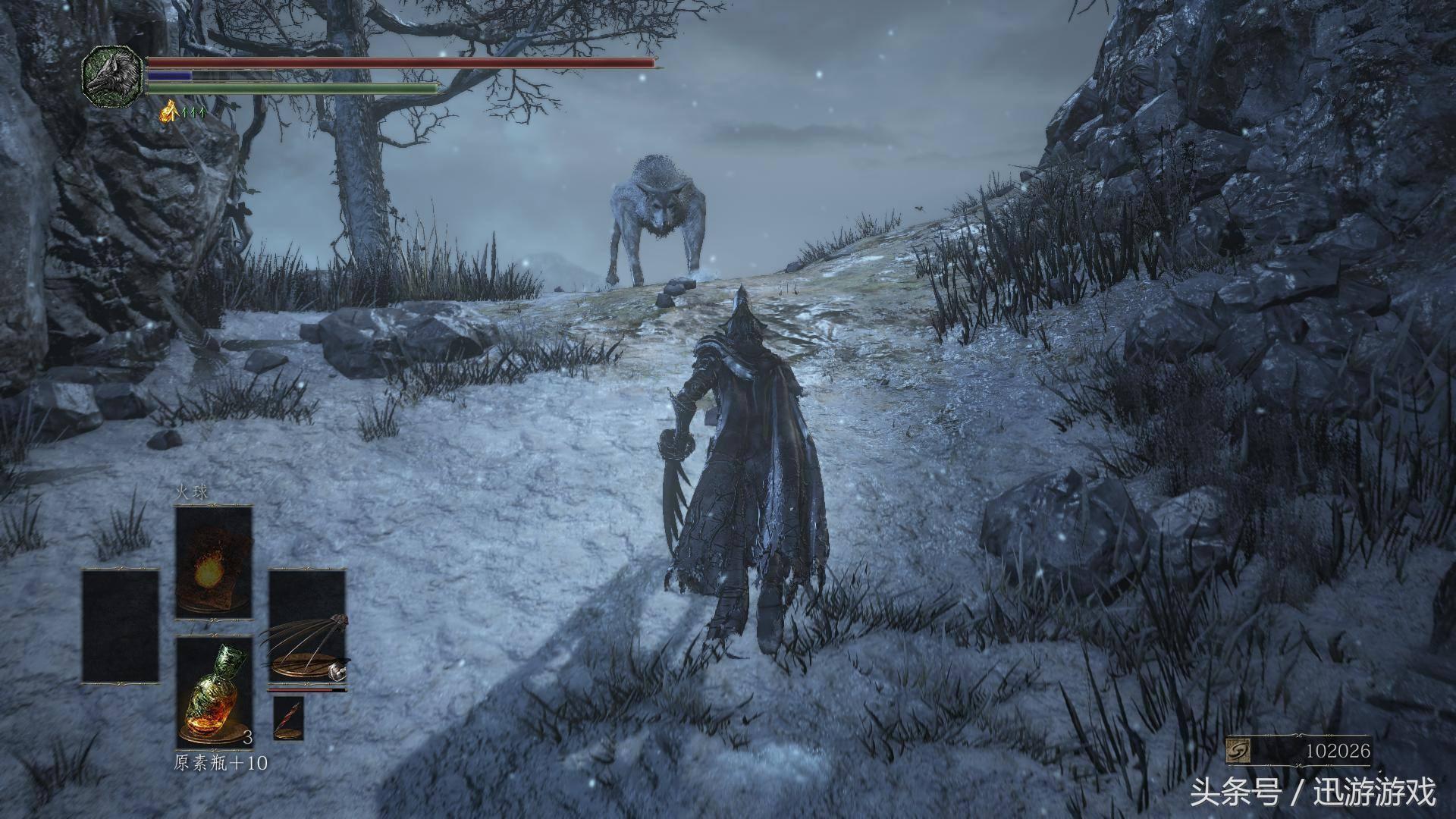Select the small red secondary weapon slot
Screen dimensions: 1456x819
[288, 717]
